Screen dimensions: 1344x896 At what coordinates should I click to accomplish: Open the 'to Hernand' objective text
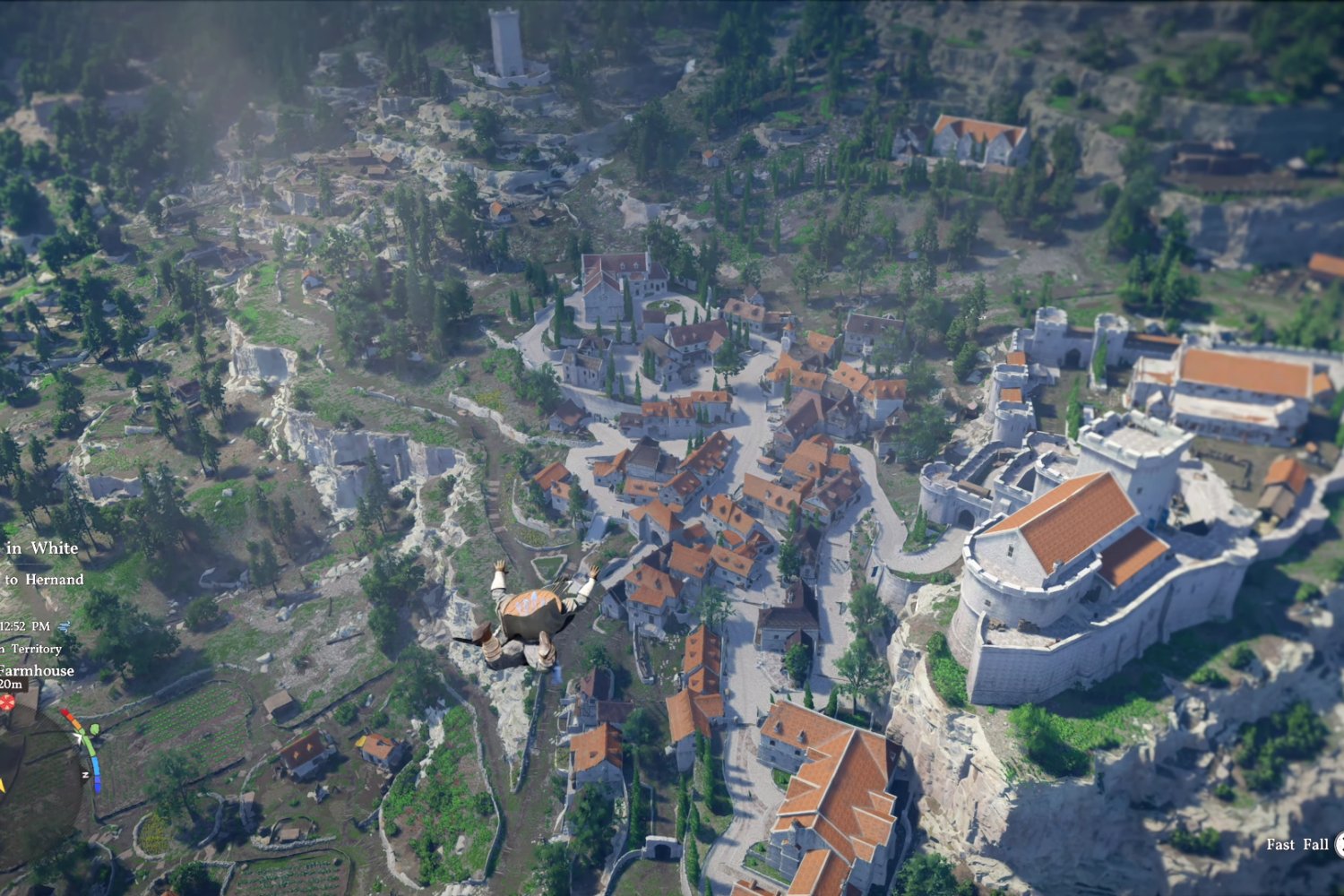tap(43, 579)
